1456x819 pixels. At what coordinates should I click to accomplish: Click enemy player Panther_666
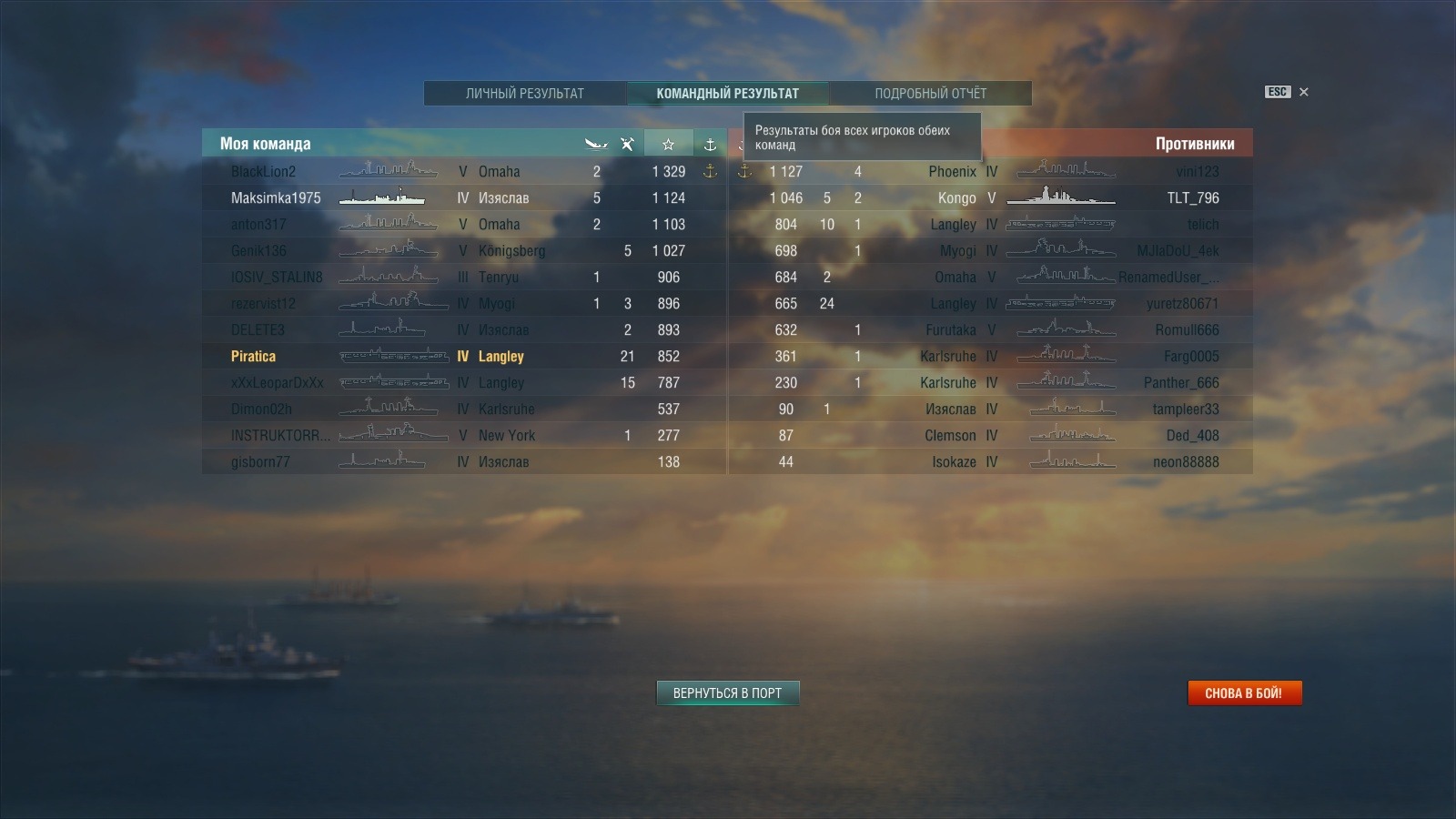coord(1180,382)
